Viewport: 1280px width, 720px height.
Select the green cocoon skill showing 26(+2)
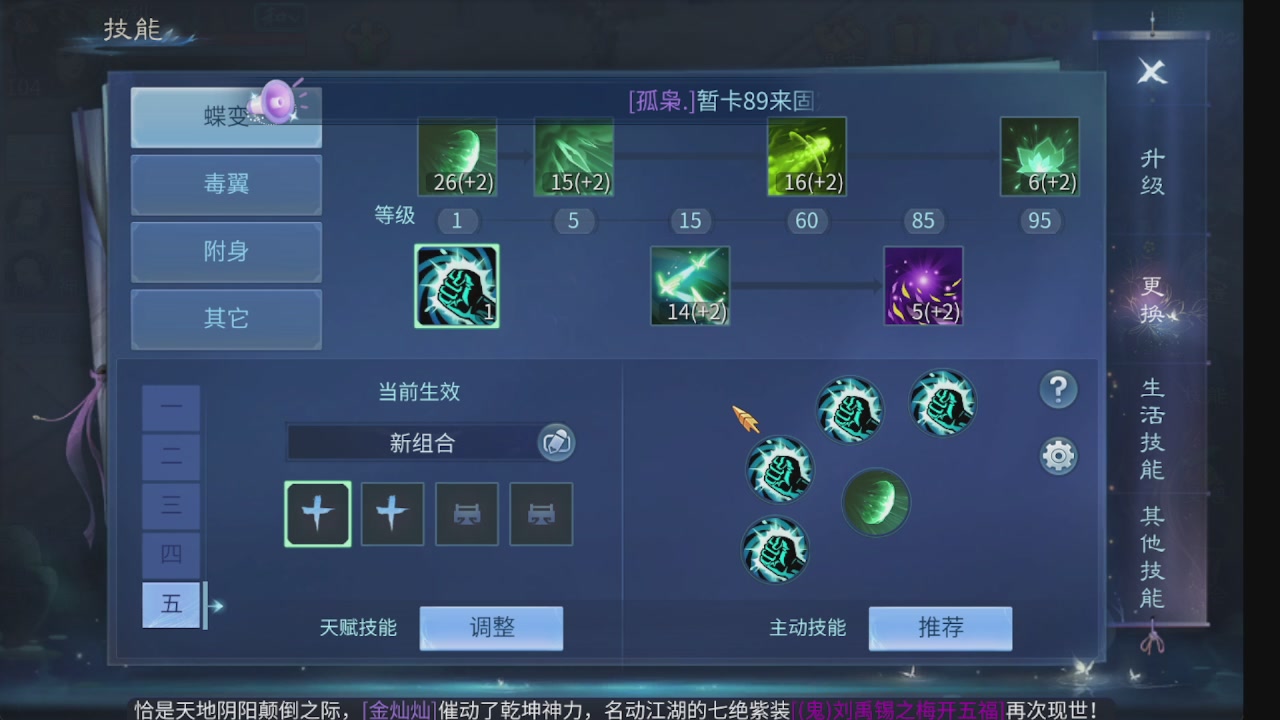pos(457,156)
